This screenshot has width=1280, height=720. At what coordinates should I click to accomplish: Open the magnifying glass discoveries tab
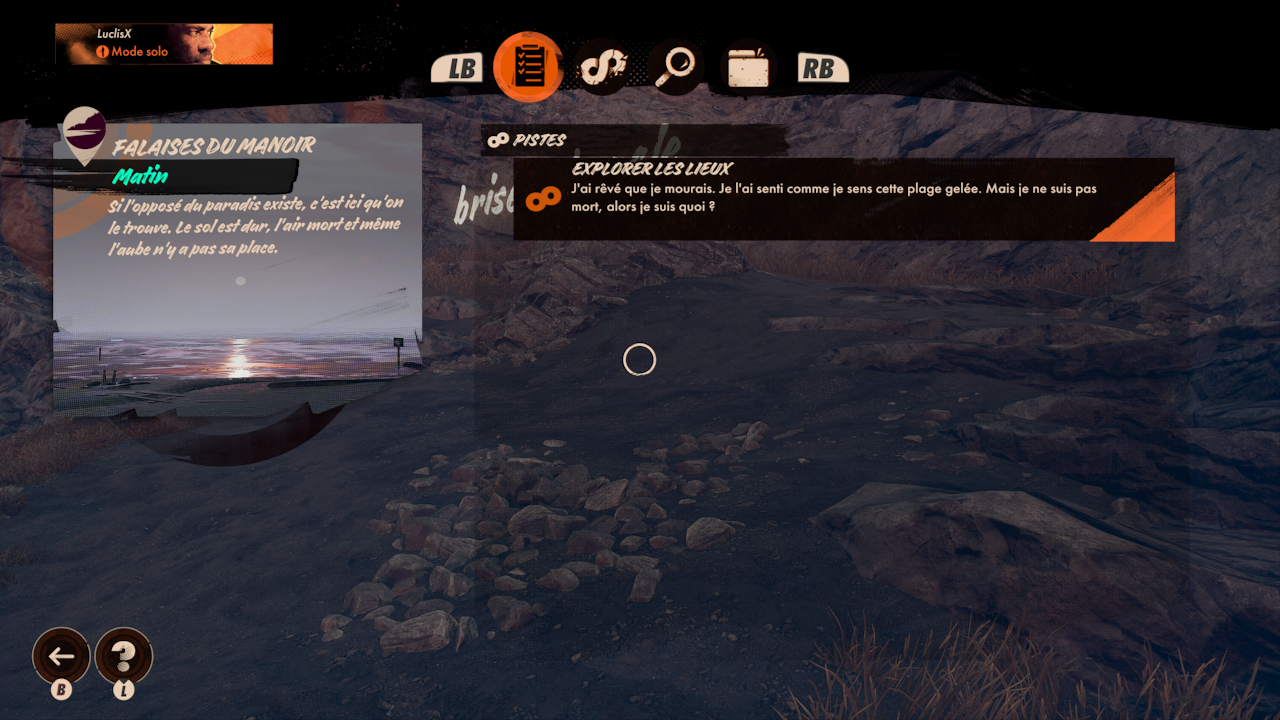tap(675, 67)
